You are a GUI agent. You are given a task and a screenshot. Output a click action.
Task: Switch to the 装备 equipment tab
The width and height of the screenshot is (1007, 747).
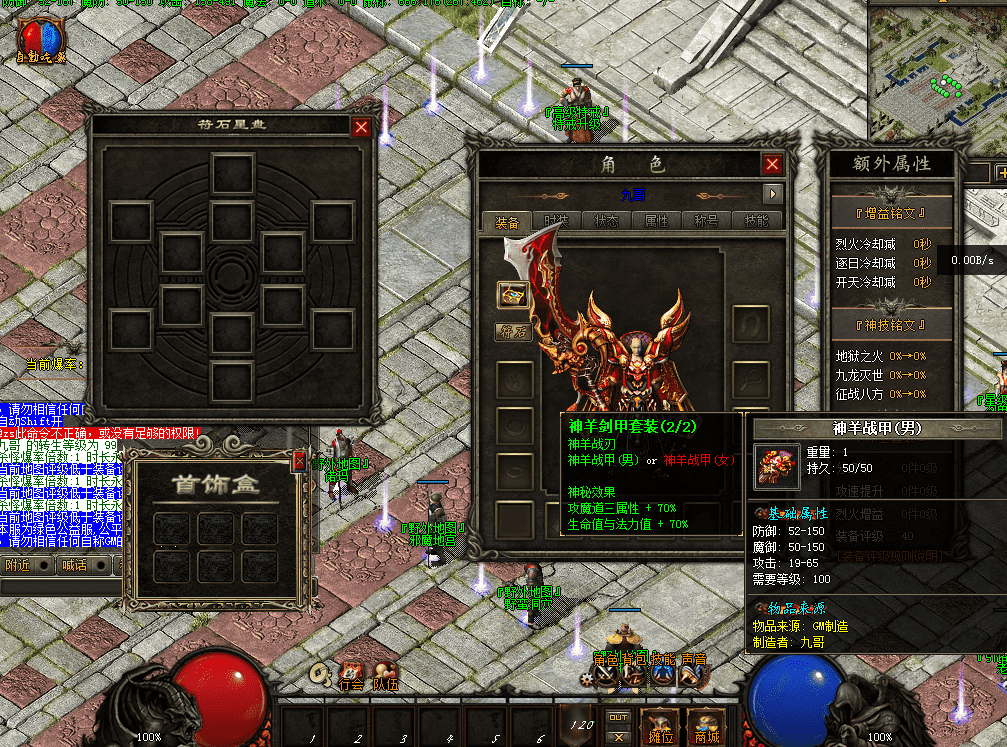506,222
